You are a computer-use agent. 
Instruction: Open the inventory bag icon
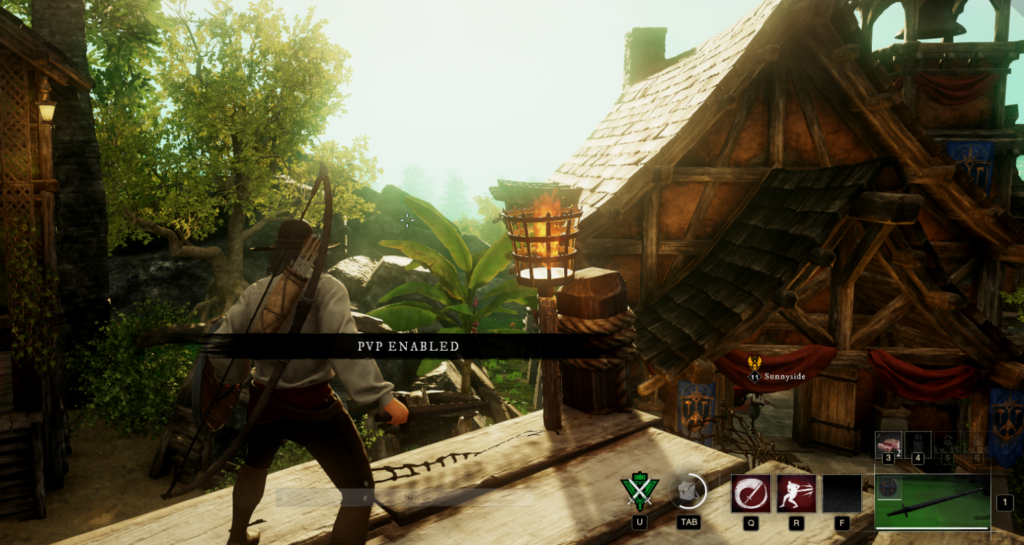click(688, 491)
